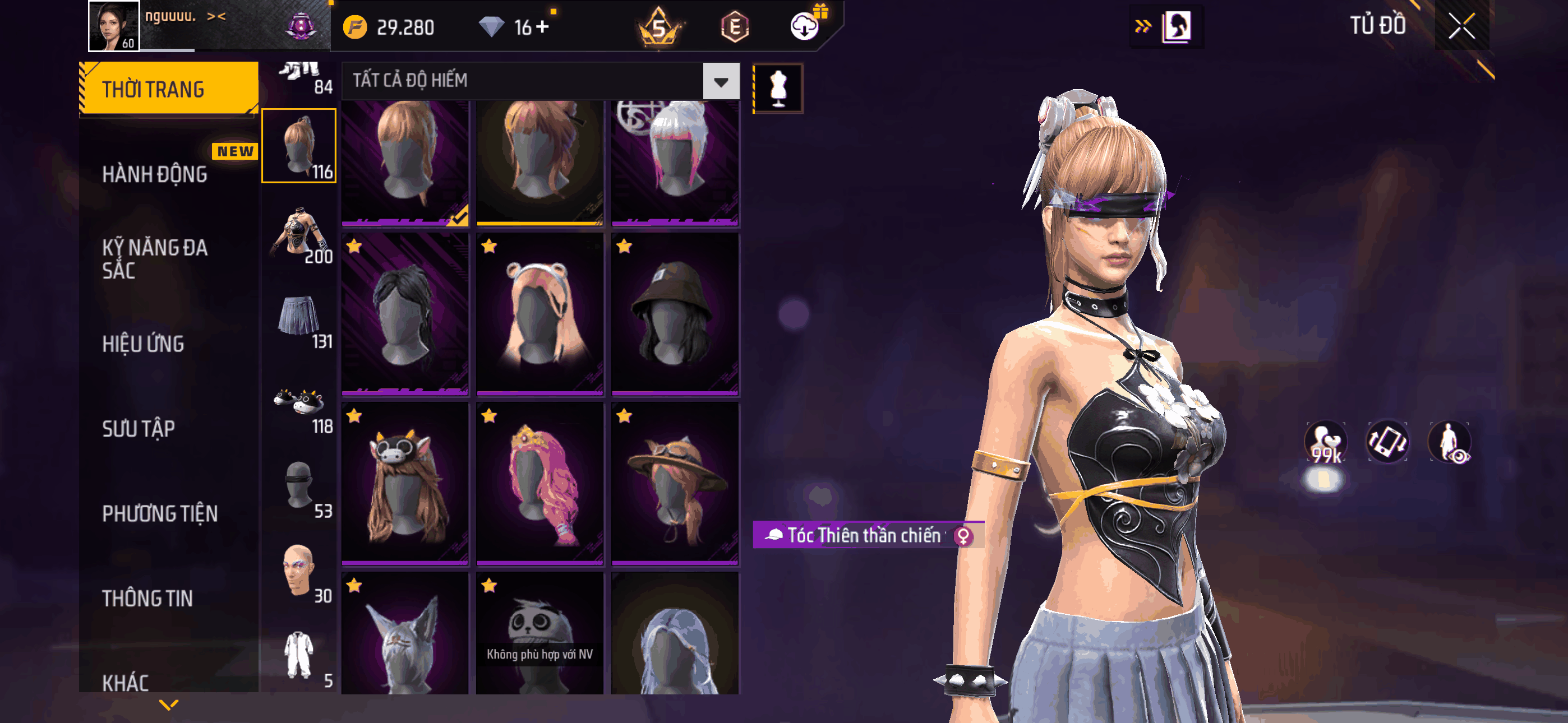Show the Thông Tin section
The width and height of the screenshot is (1568, 723).
pos(147,597)
